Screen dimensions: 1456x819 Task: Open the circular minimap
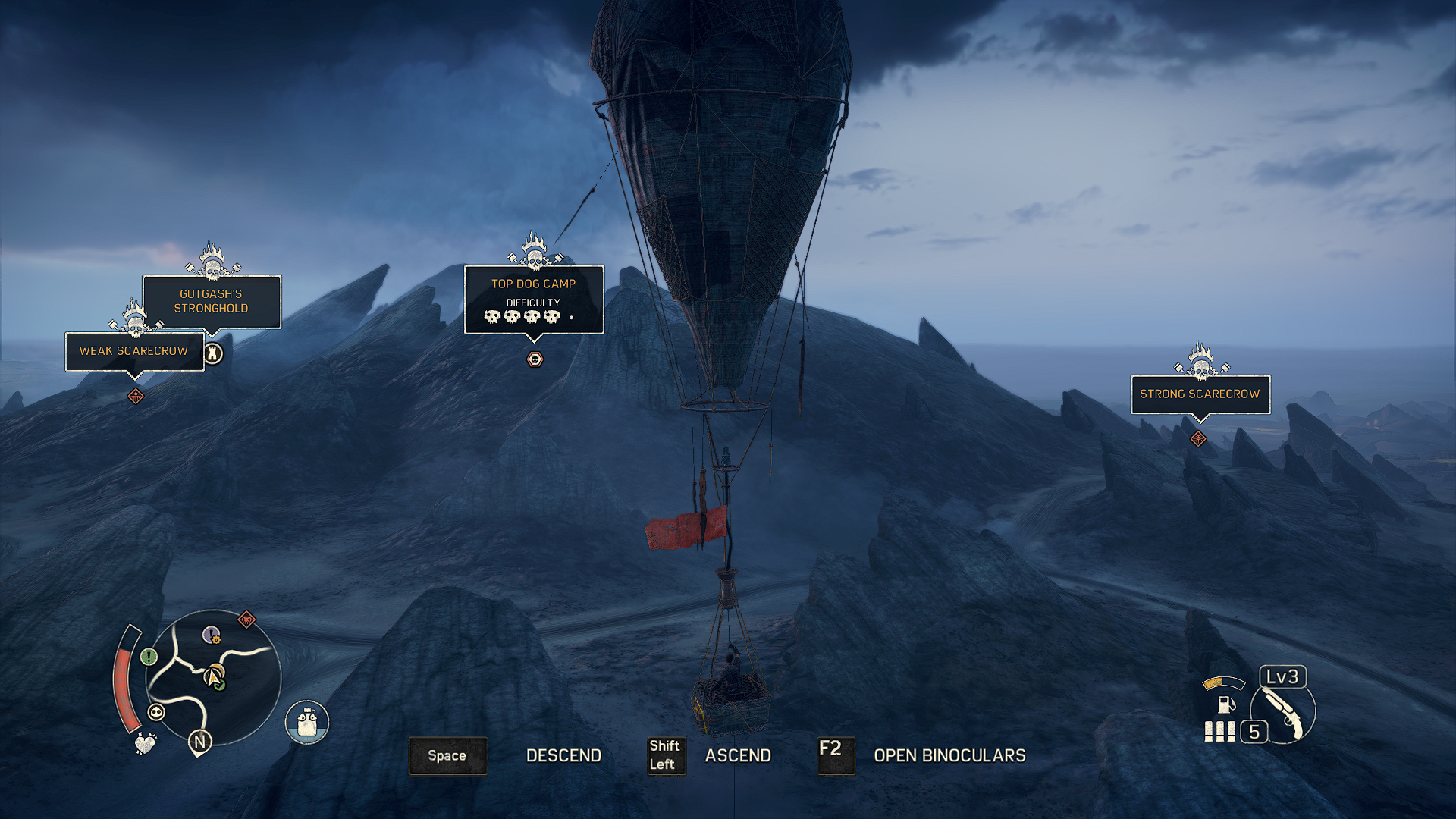click(213, 677)
